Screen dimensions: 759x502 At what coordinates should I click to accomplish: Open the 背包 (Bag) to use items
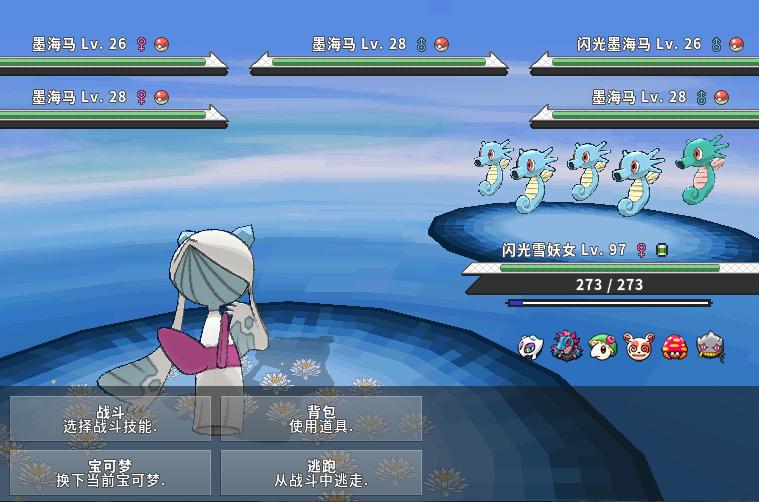pos(321,418)
